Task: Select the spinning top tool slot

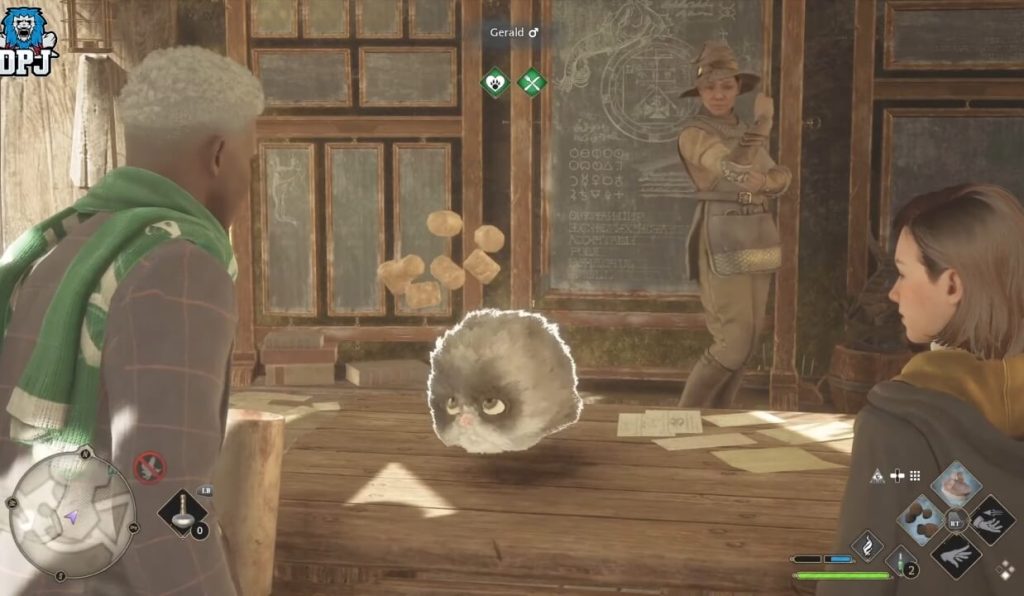Action: (x=183, y=513)
